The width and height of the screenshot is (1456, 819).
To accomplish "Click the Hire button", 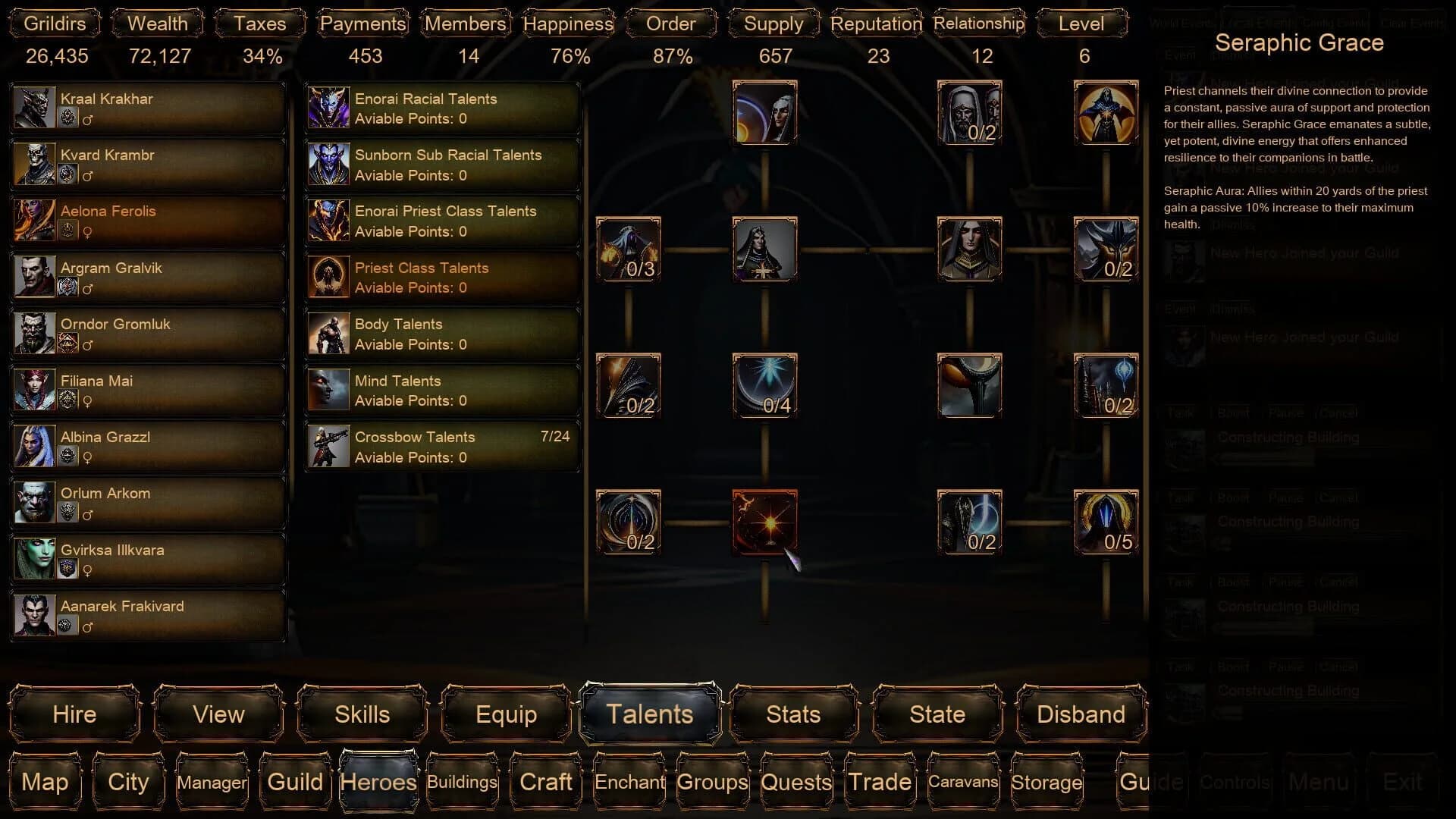I will tap(74, 714).
